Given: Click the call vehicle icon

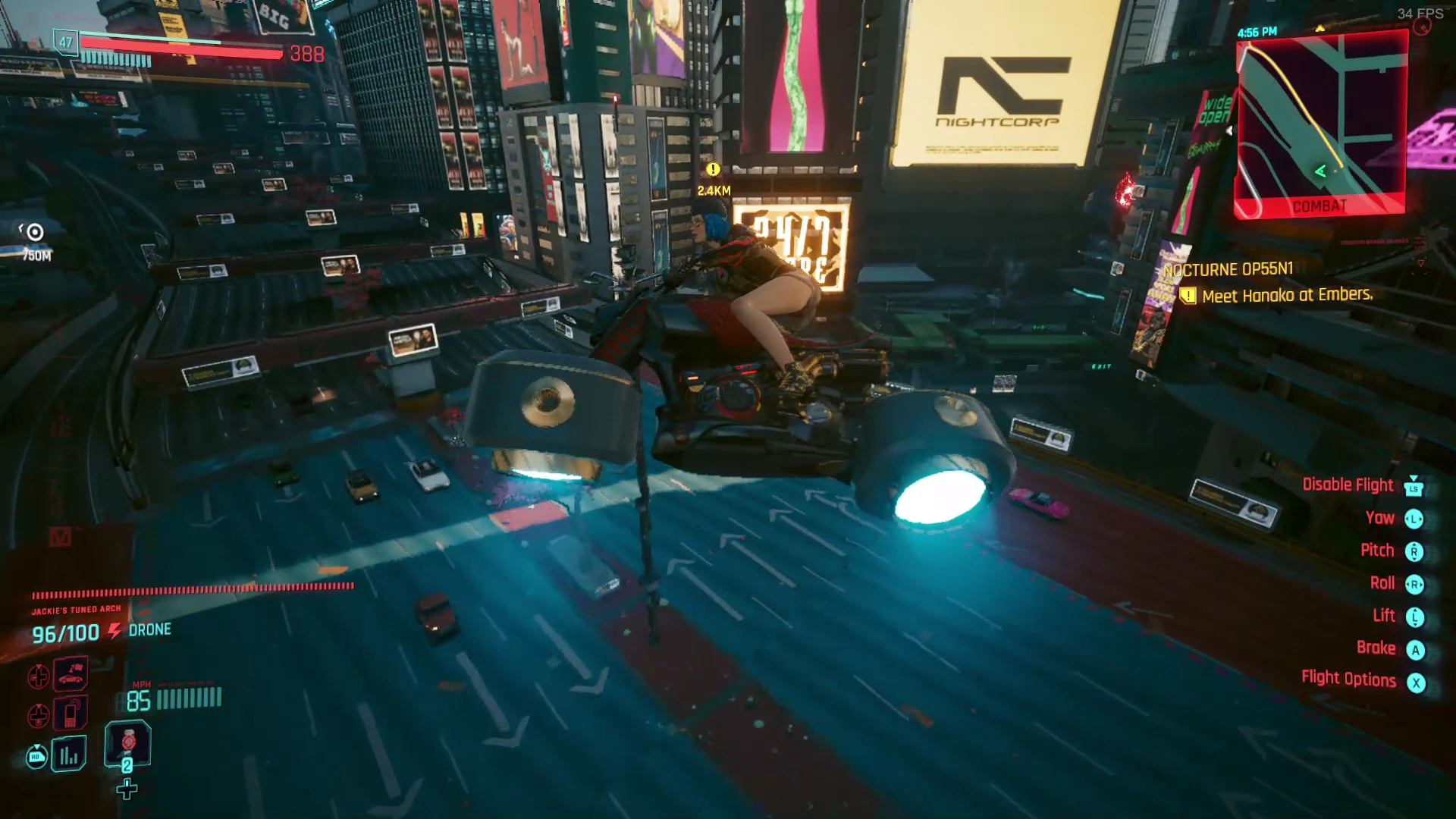Looking at the screenshot, I should [x=71, y=674].
